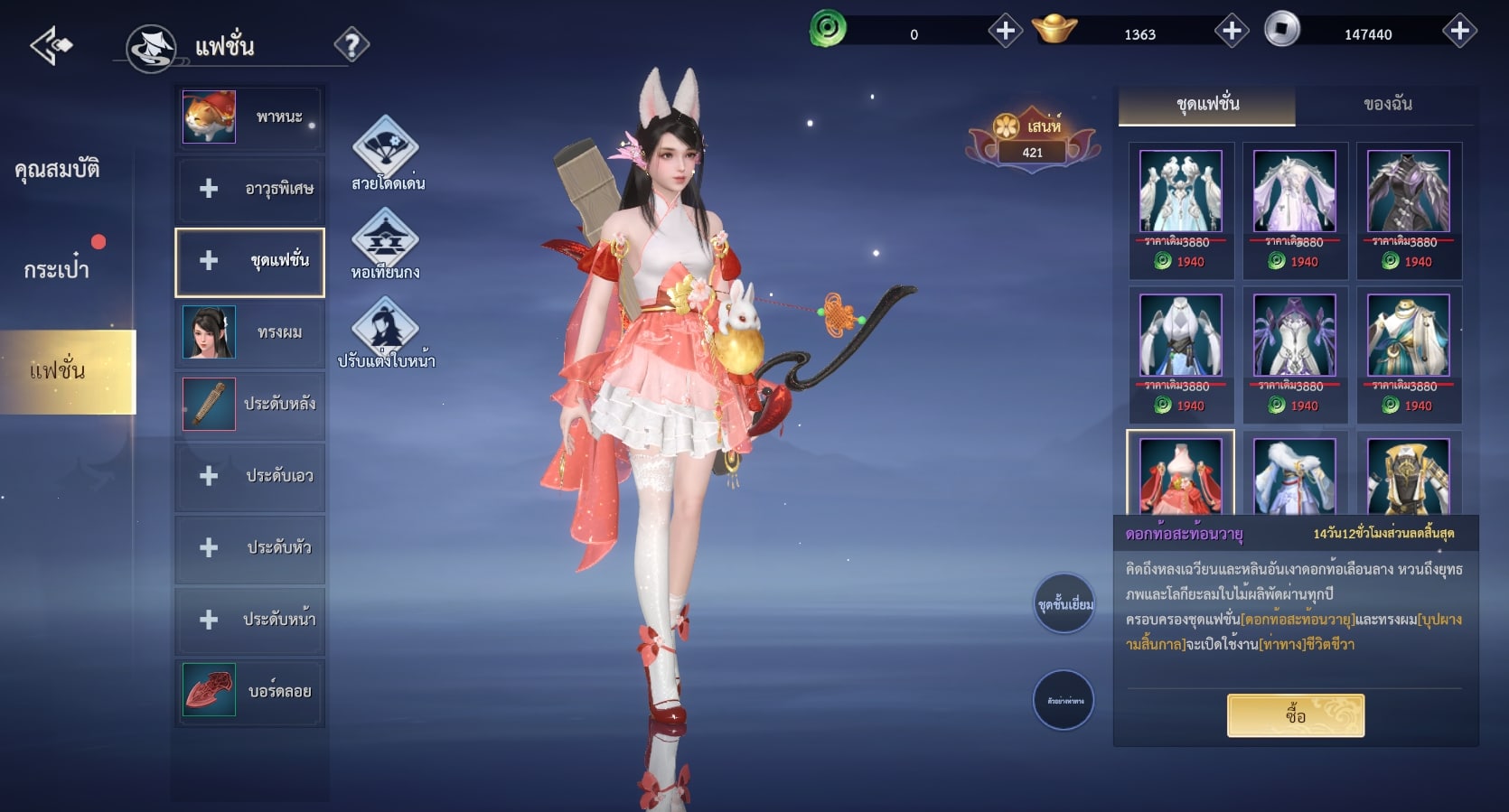1509x812 pixels.
Task: Open the เสน่ห์ charm badge
Action: coord(1033,140)
